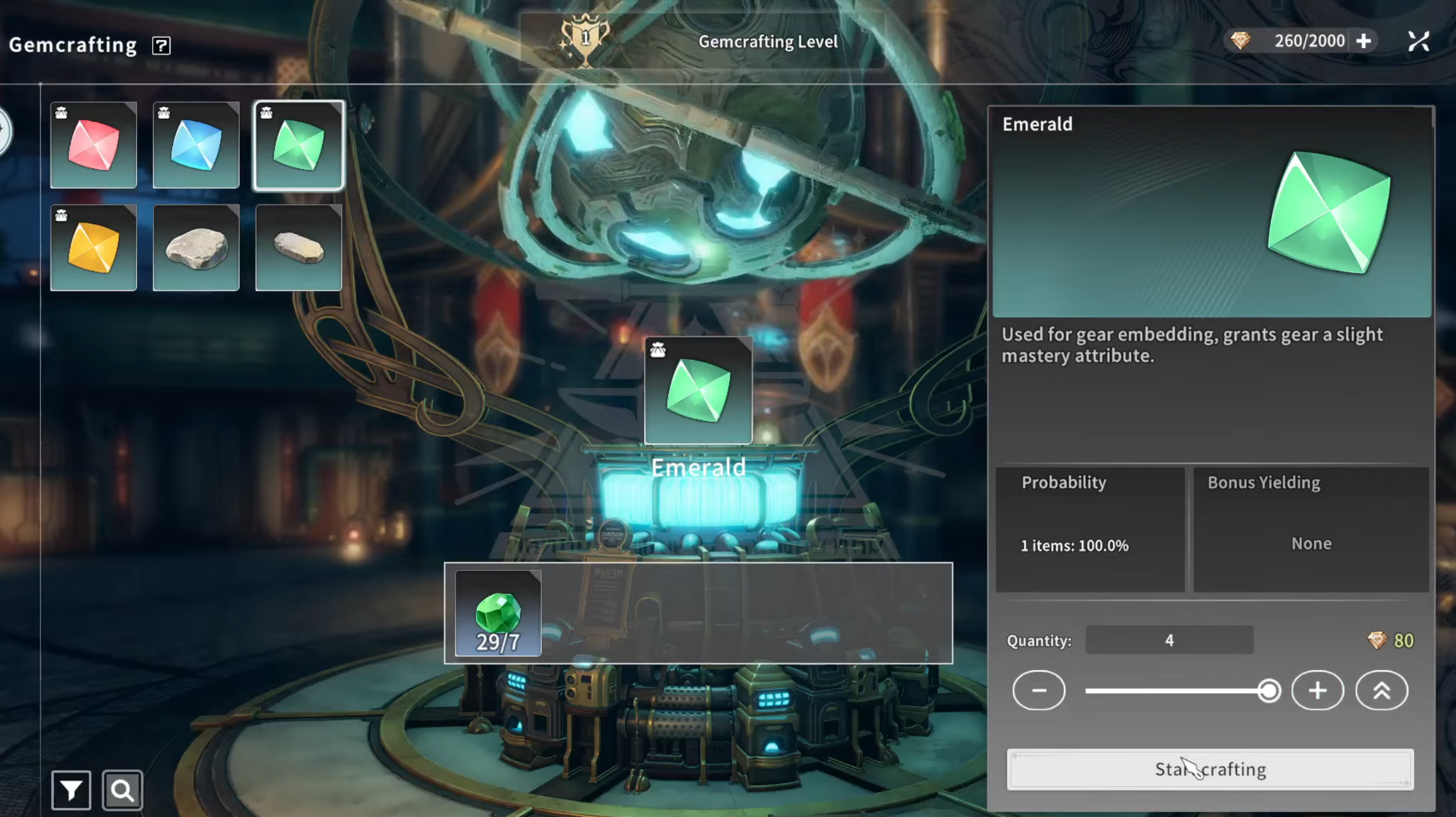
Task: Click the Quantity number field
Action: pos(1169,640)
